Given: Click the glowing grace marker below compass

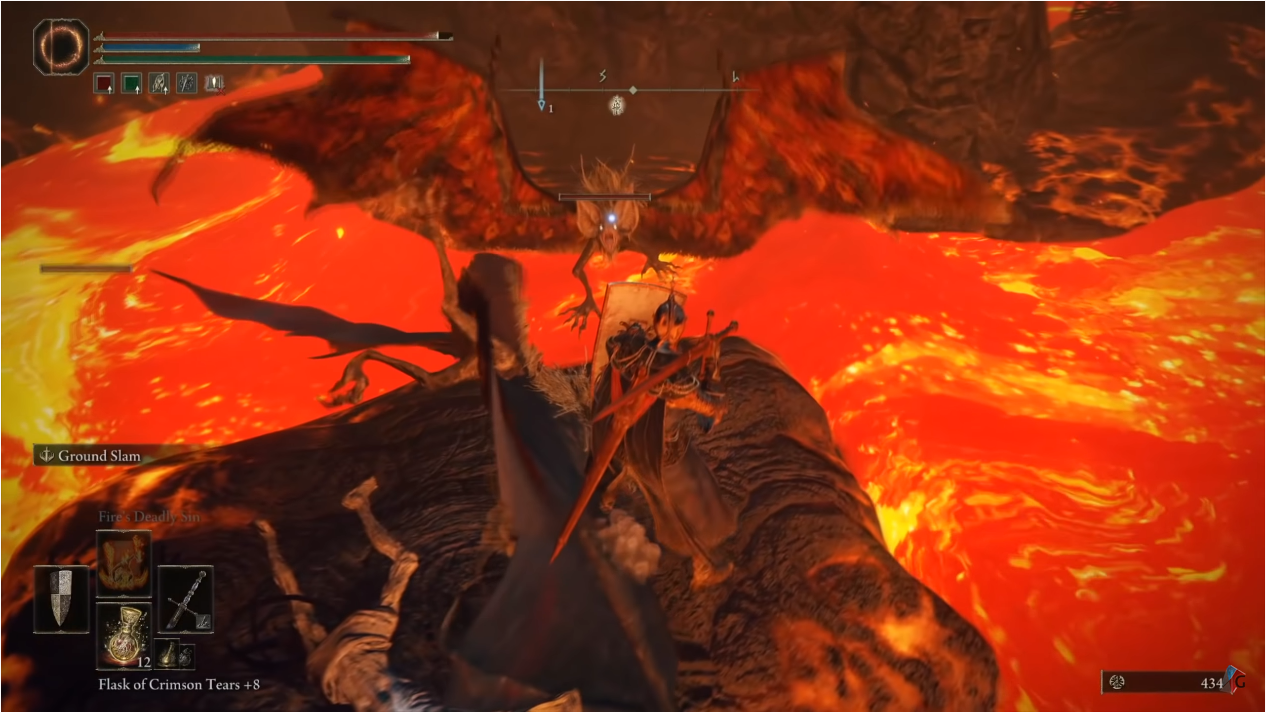Looking at the screenshot, I should (617, 103).
